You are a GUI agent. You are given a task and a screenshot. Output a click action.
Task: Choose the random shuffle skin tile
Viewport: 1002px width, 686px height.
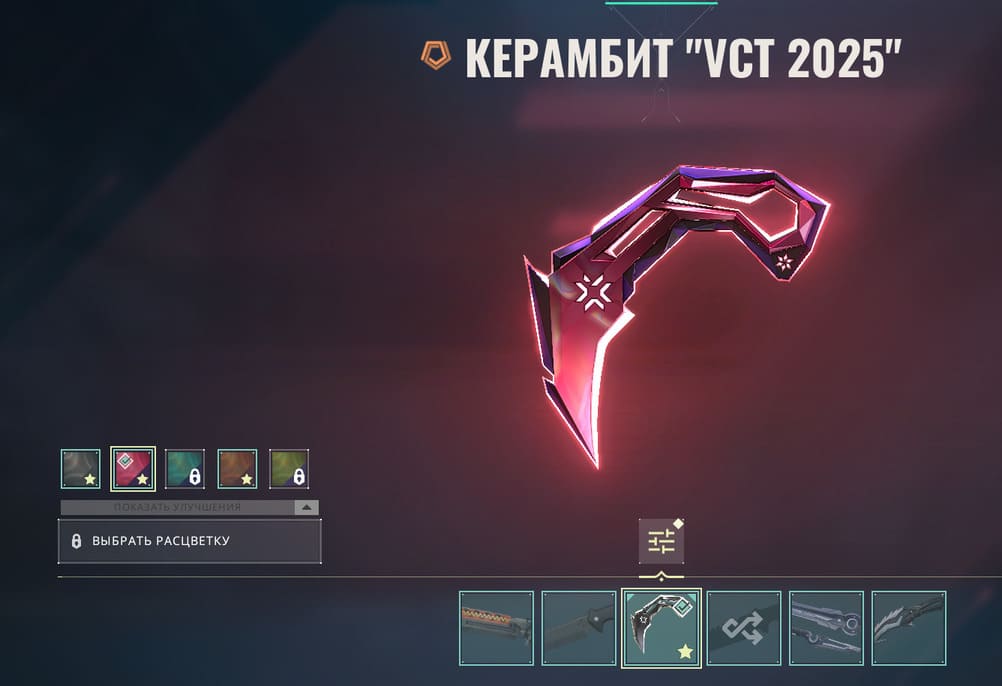coord(744,628)
